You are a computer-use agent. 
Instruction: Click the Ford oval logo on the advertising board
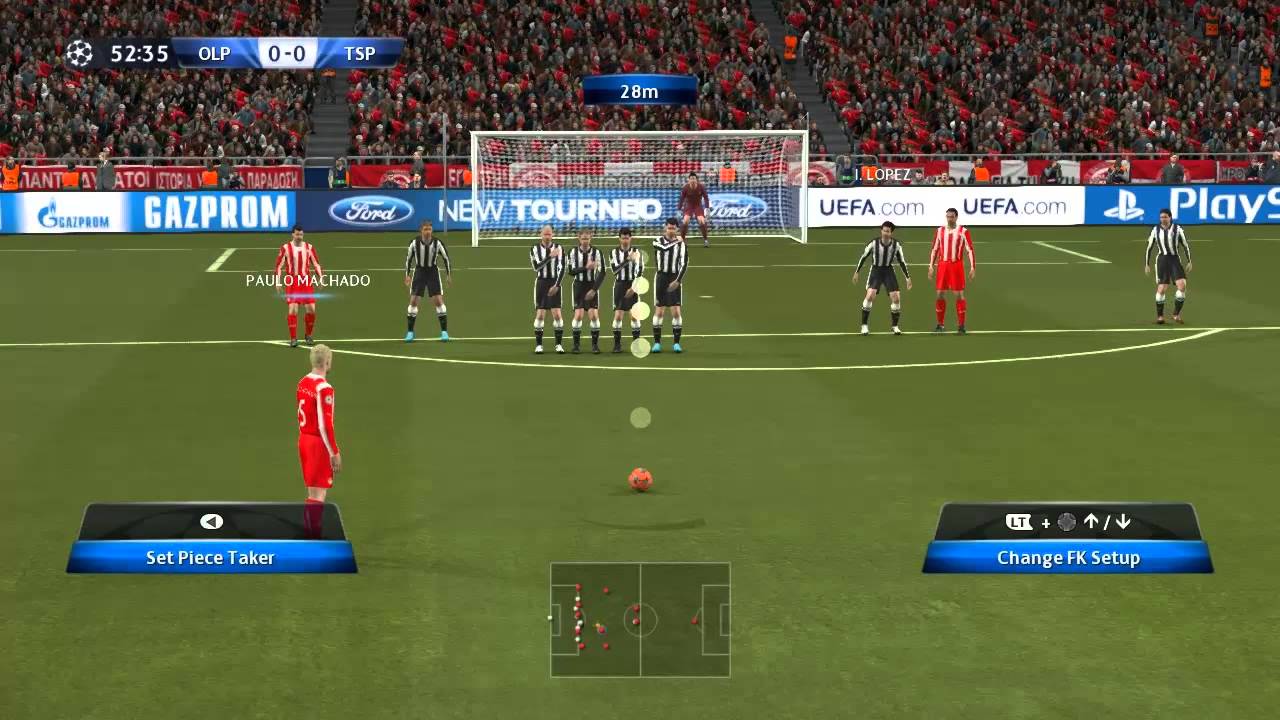pos(371,212)
